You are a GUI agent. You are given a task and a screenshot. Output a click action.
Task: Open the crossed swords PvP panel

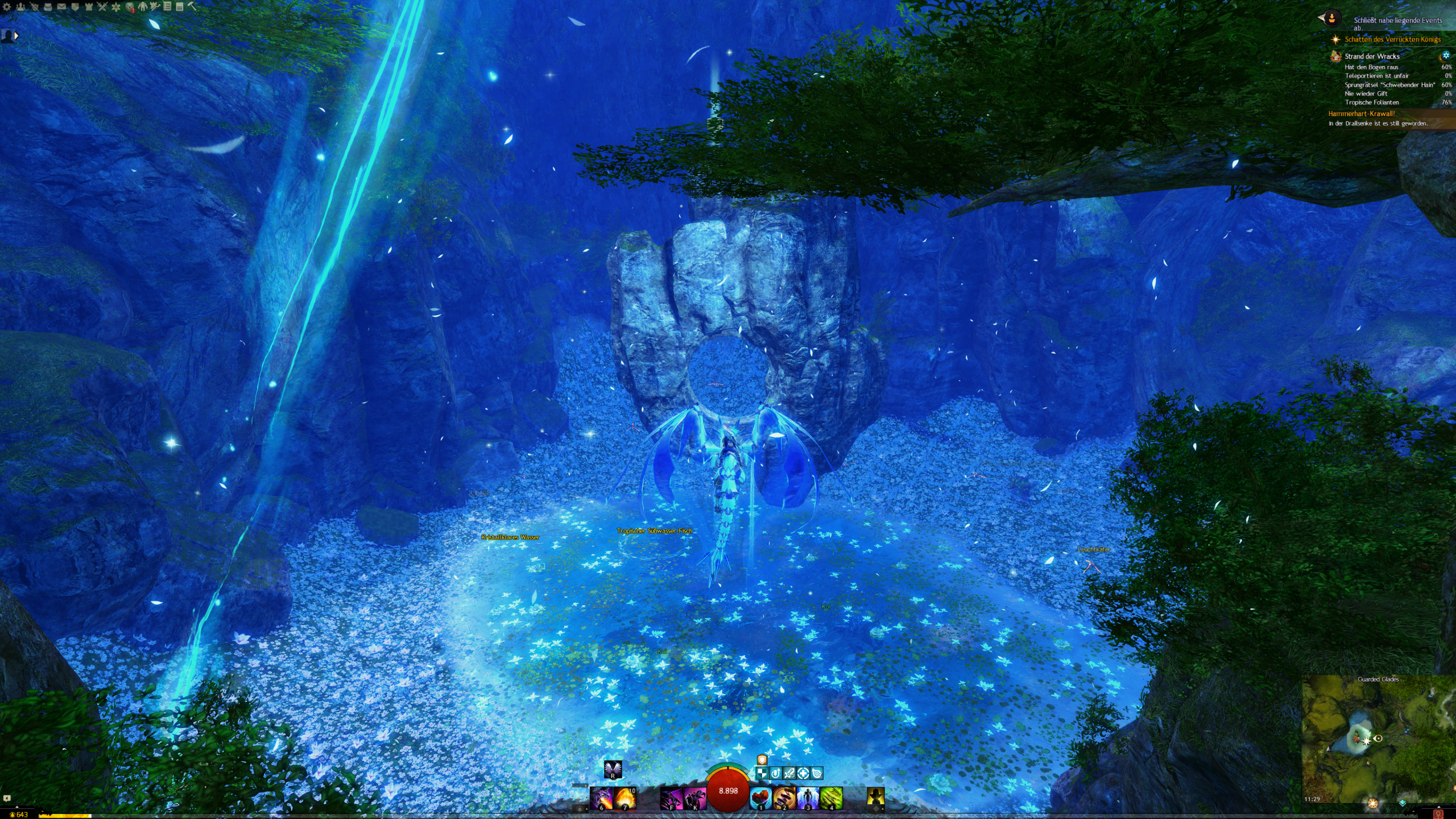(102, 7)
